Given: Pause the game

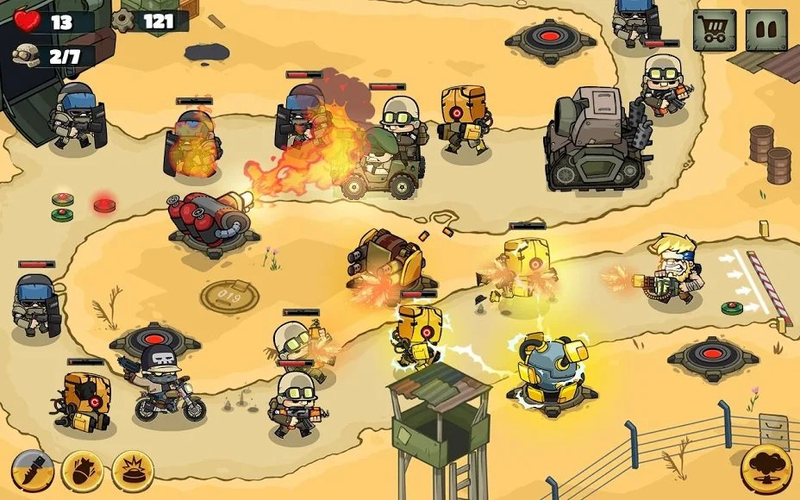Looking at the screenshot, I should (768, 30).
